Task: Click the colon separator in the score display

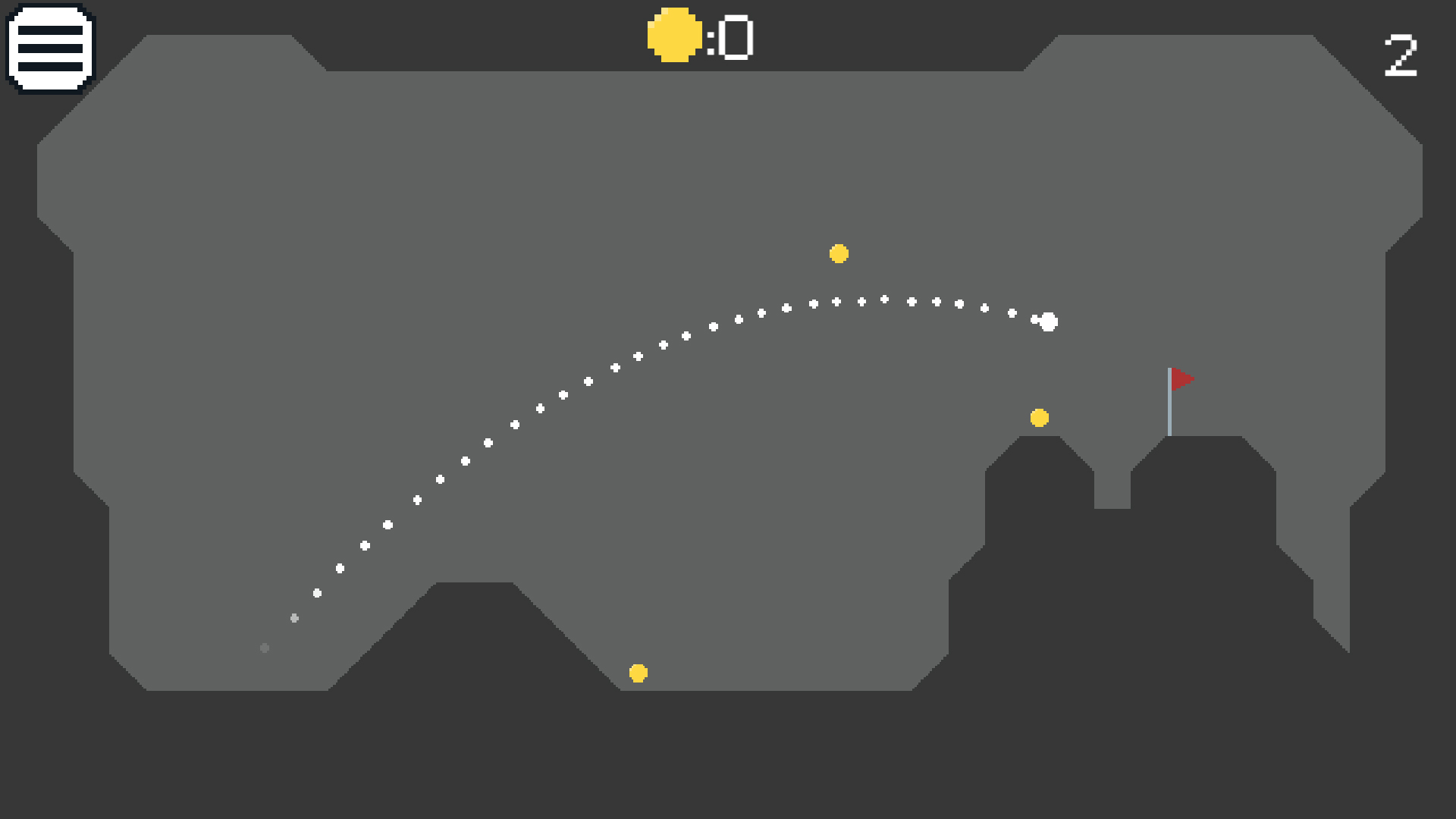Action: [711, 43]
